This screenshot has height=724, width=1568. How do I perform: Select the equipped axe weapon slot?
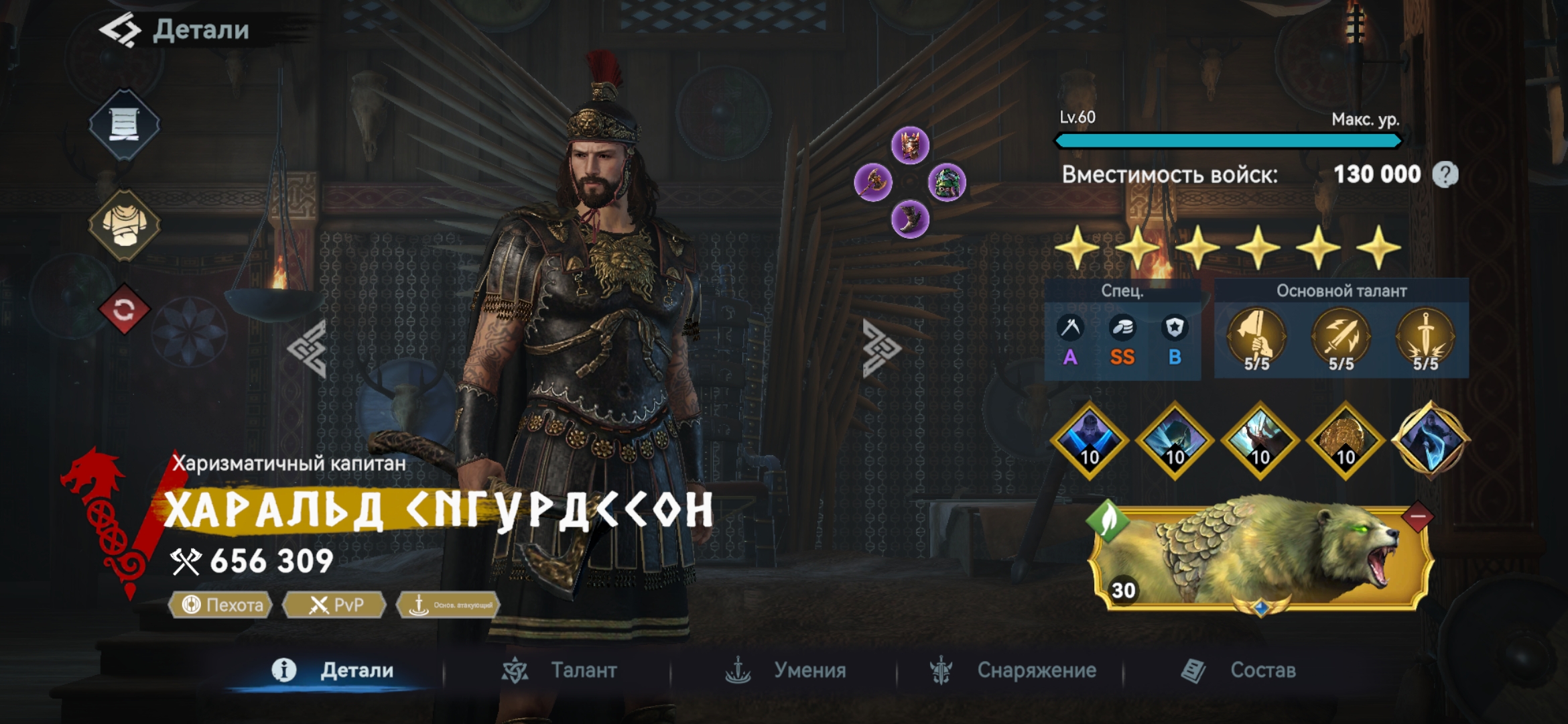coord(873,182)
